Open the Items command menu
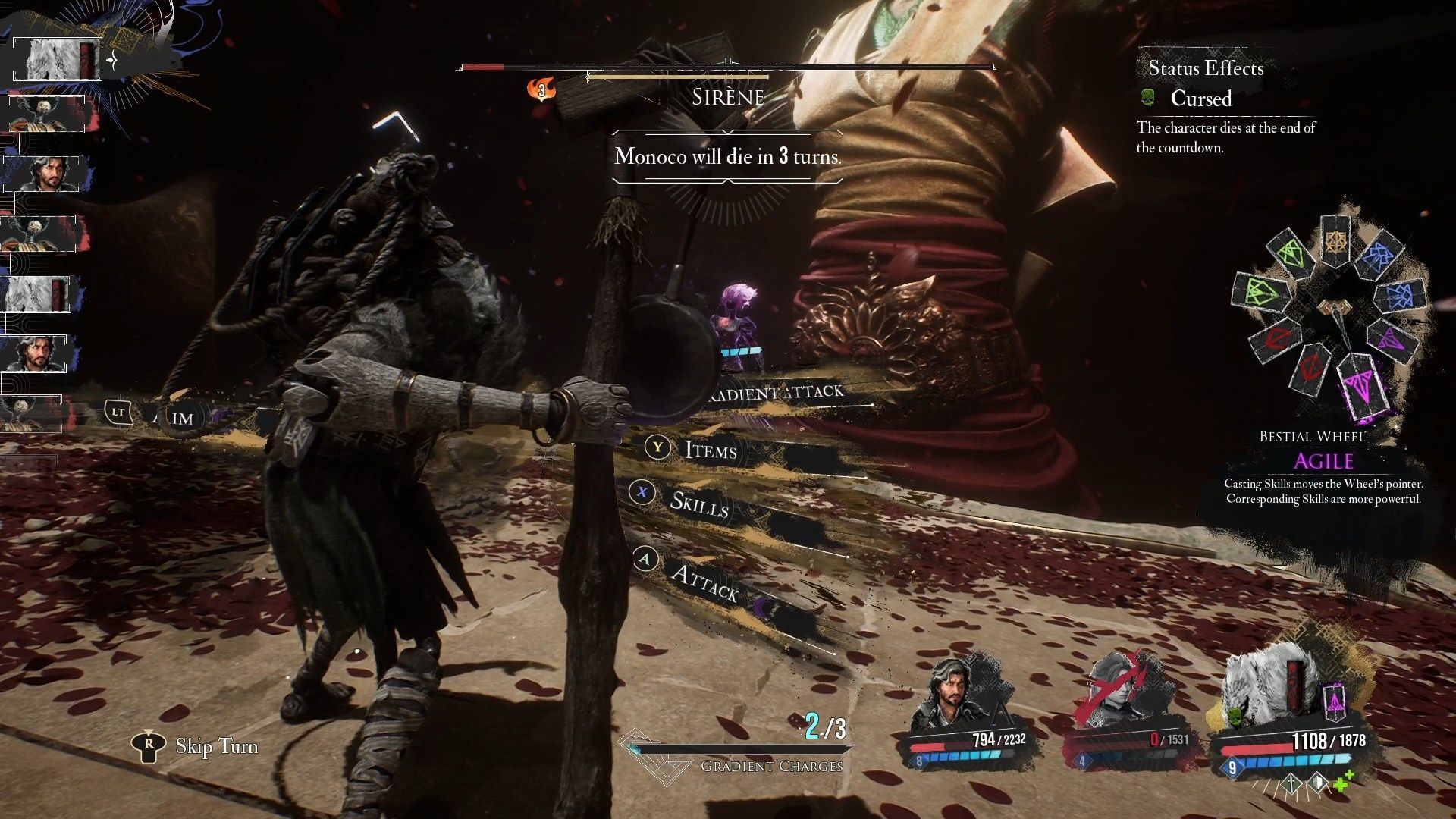This screenshot has height=819, width=1456. pos(710,450)
